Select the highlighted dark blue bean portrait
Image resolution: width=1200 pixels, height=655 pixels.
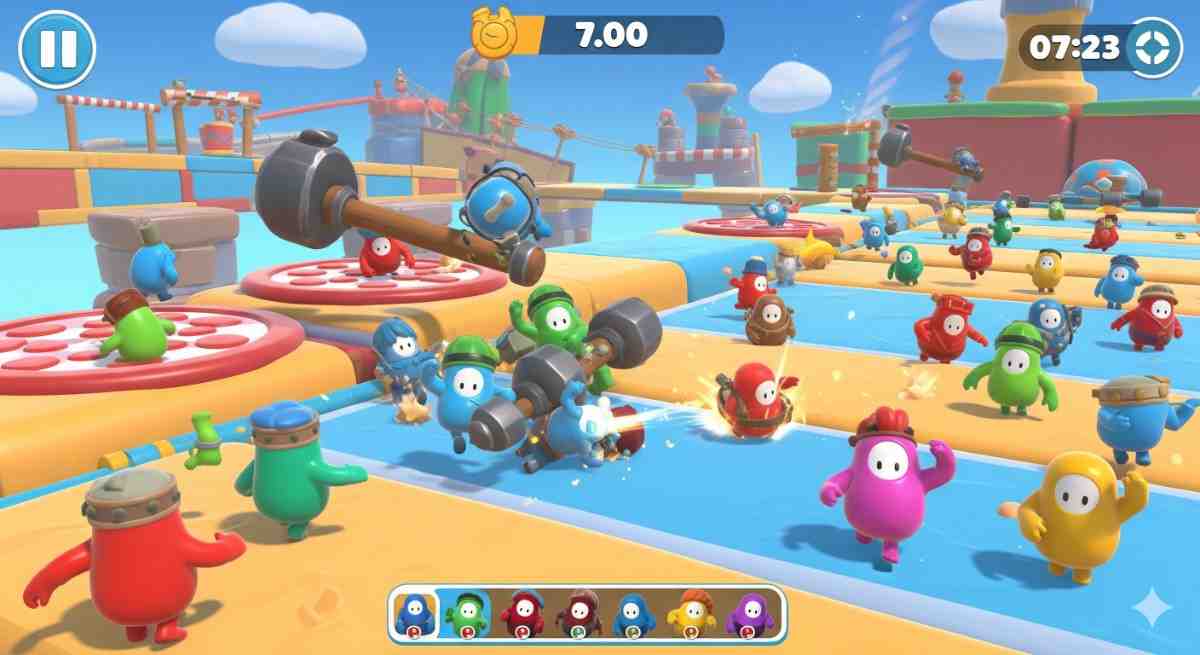[416, 613]
